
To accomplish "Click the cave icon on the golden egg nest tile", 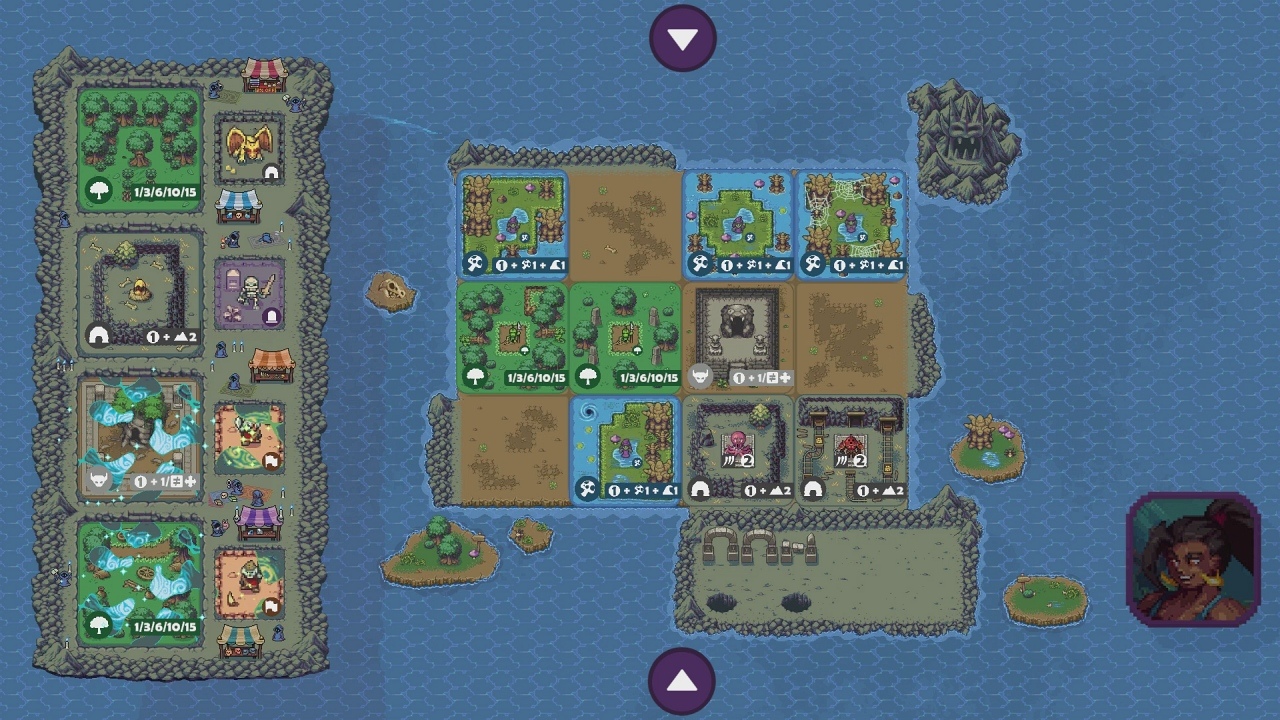I will [98, 335].
